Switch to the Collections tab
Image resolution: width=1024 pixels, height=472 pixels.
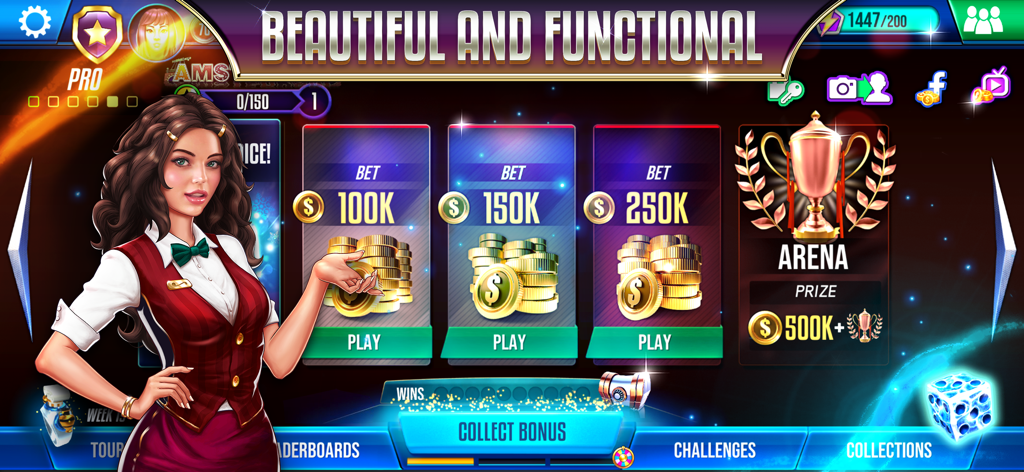889,450
